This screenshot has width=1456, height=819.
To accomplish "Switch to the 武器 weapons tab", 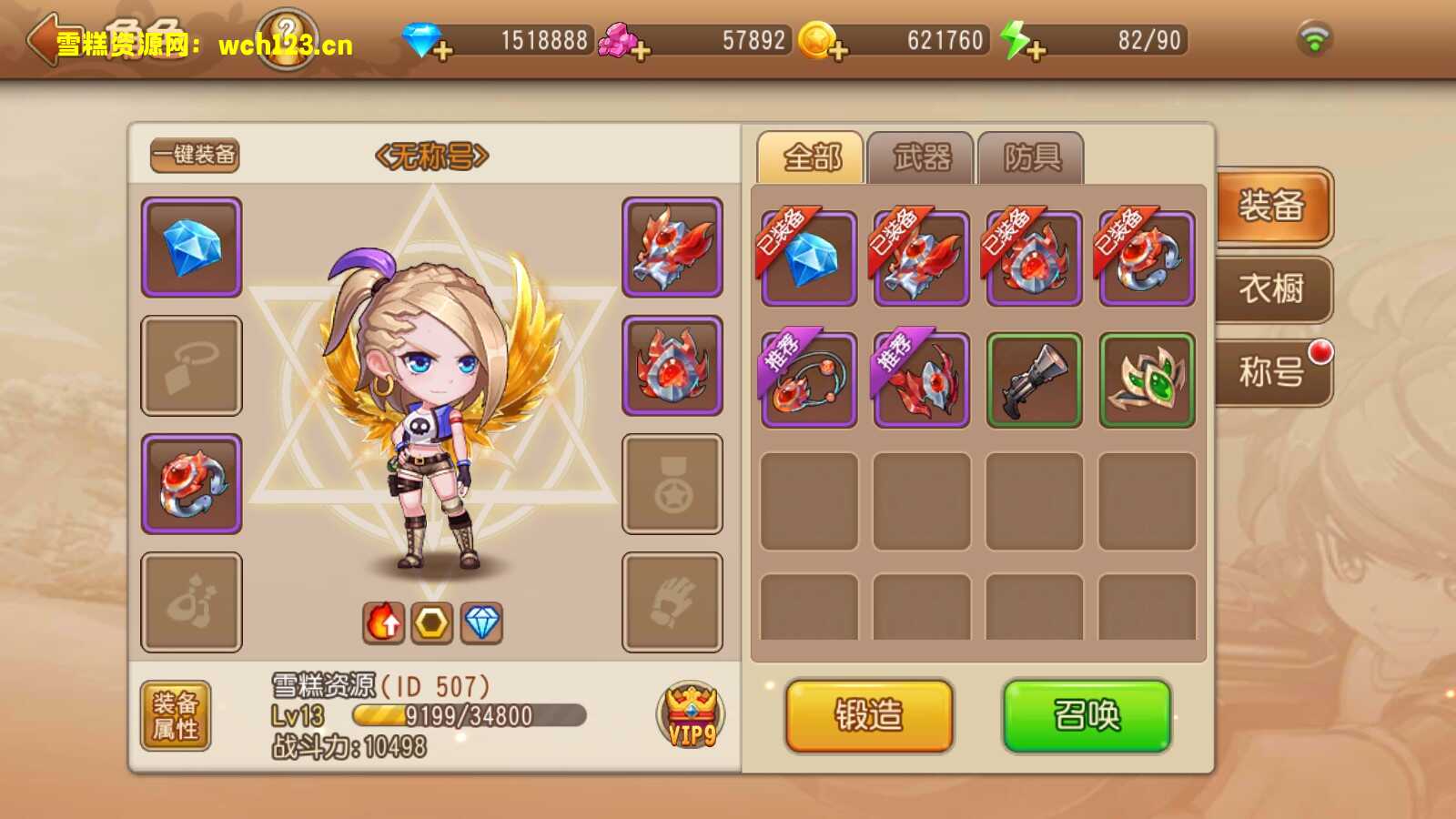I will (921, 157).
